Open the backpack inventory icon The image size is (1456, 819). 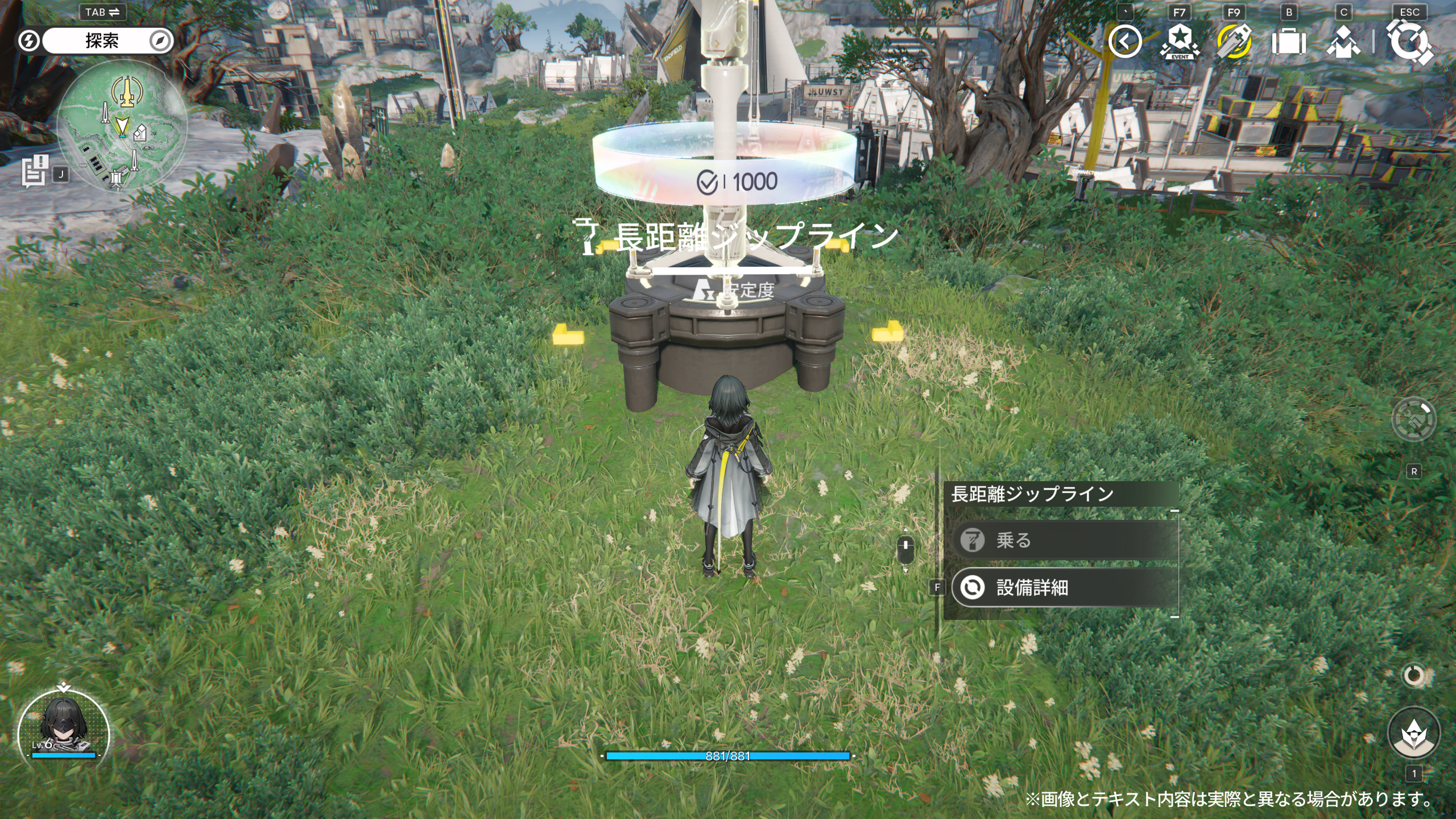[x=1288, y=42]
